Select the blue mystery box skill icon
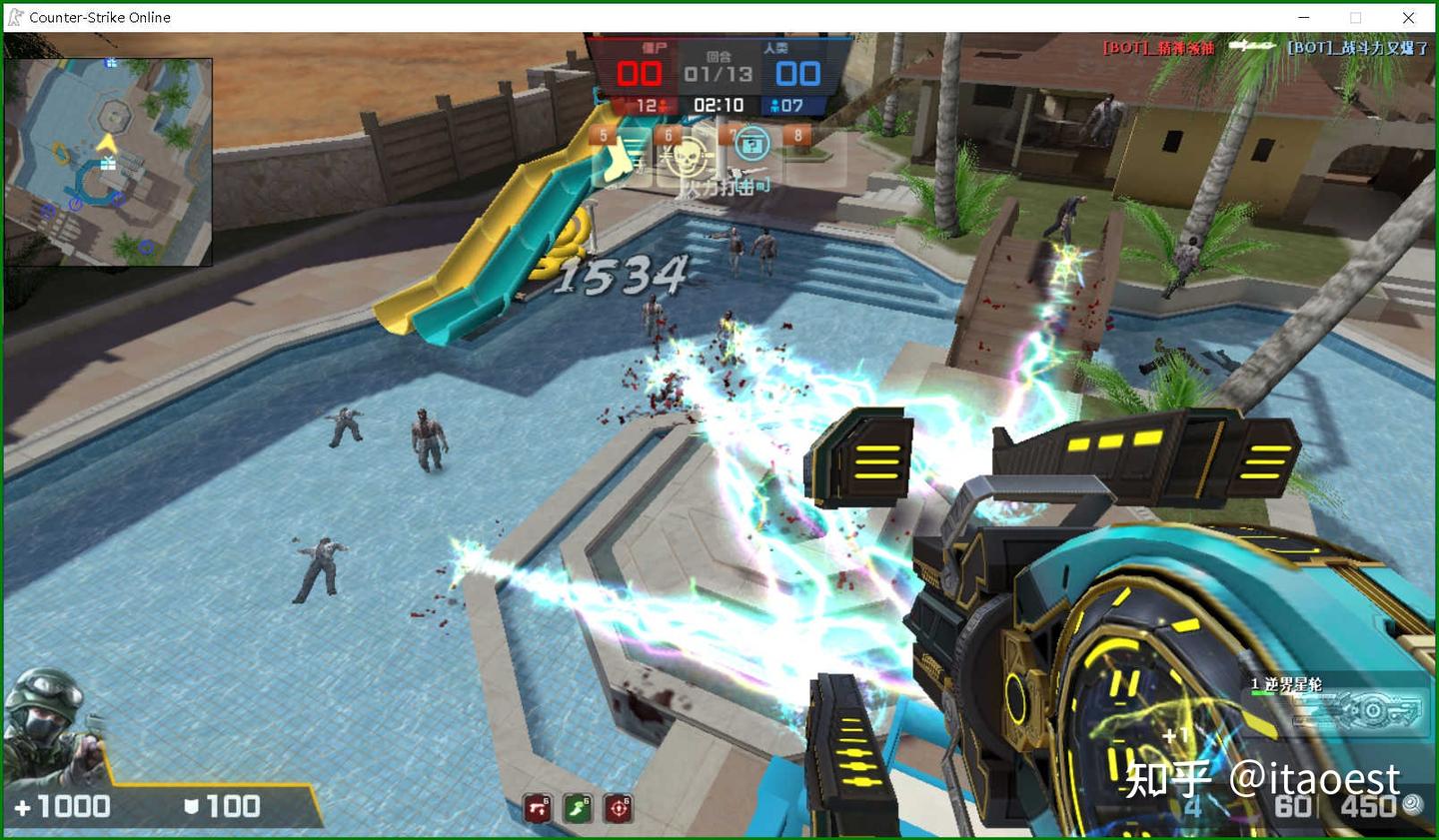This screenshot has width=1439, height=840. point(751,147)
